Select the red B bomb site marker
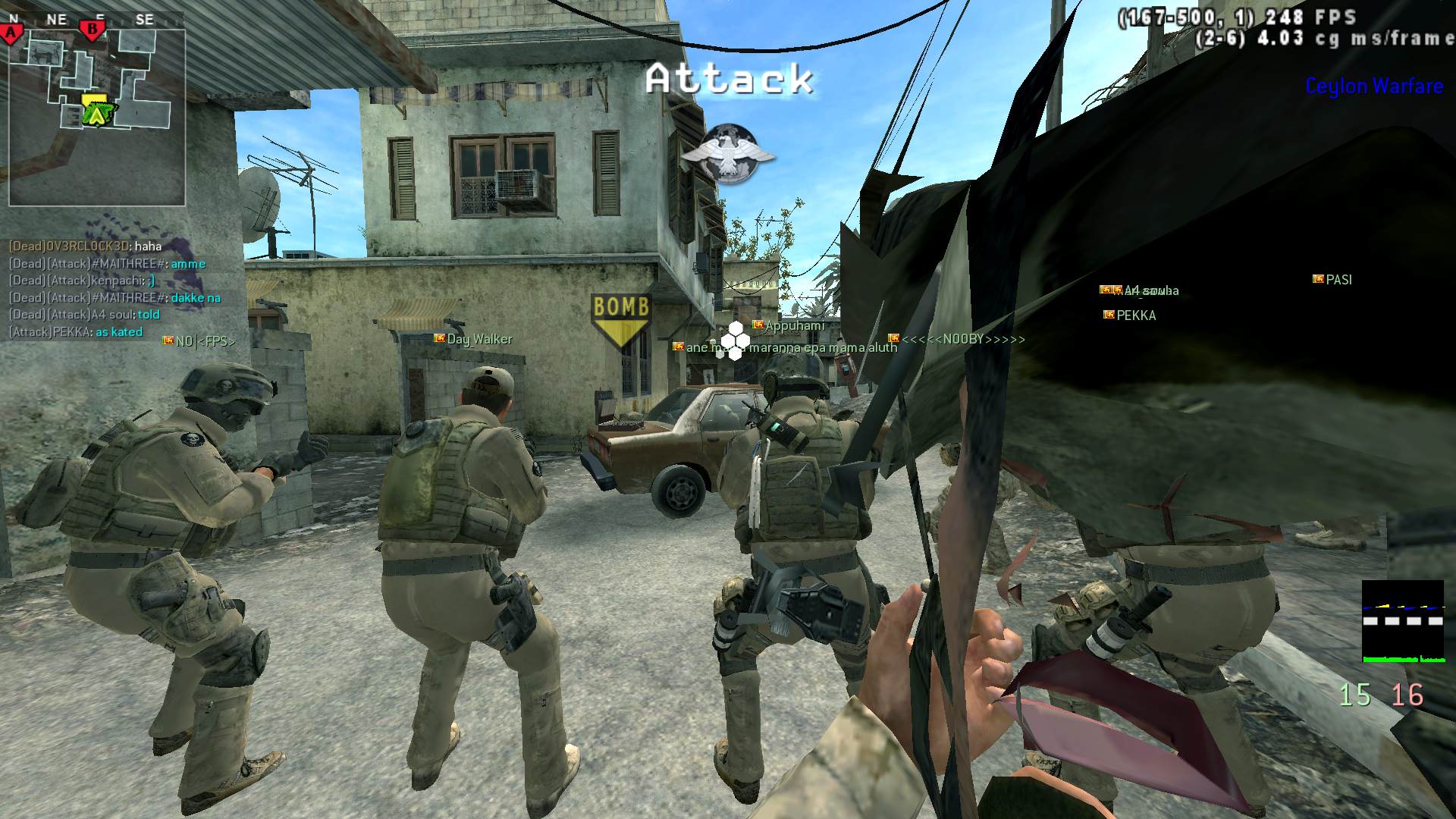 (93, 30)
